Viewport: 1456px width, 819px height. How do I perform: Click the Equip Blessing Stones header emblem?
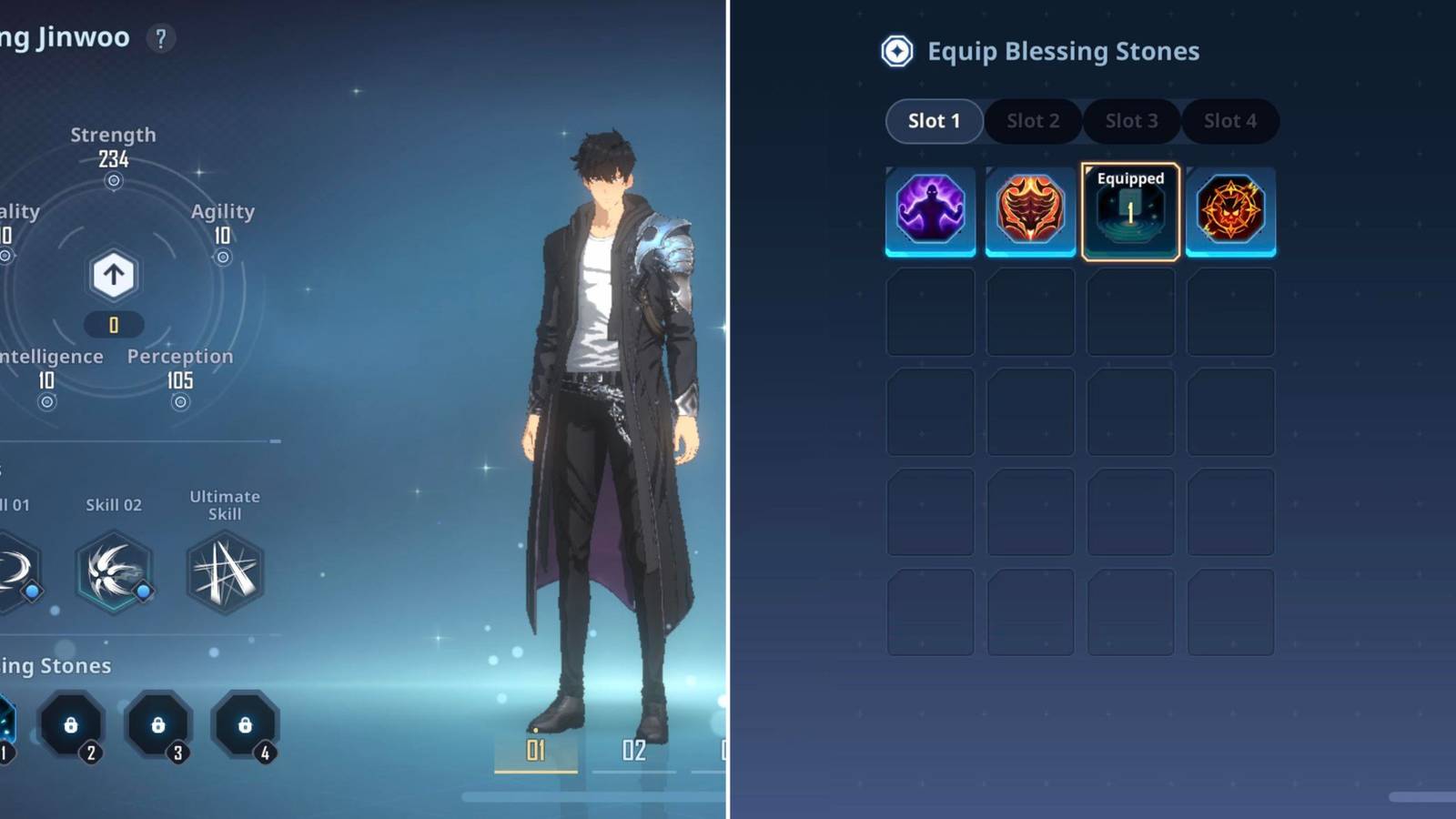[896, 52]
